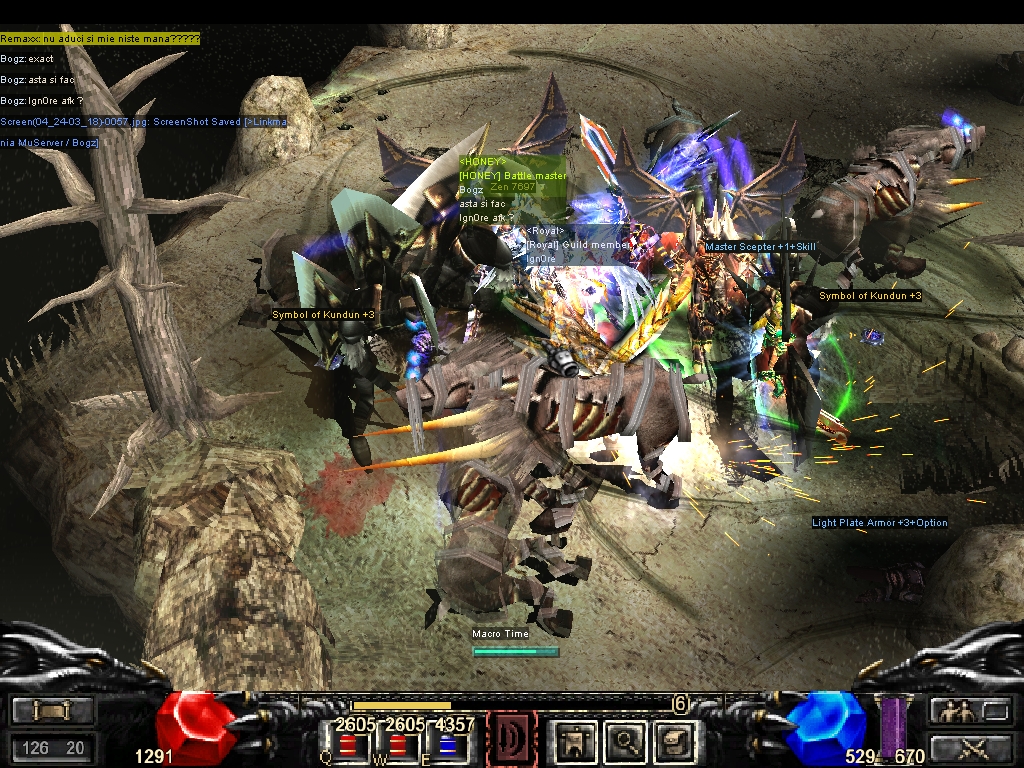Viewport: 1024px width, 768px height.
Task: Click the chat line from Remaxx
Action: click(100, 39)
